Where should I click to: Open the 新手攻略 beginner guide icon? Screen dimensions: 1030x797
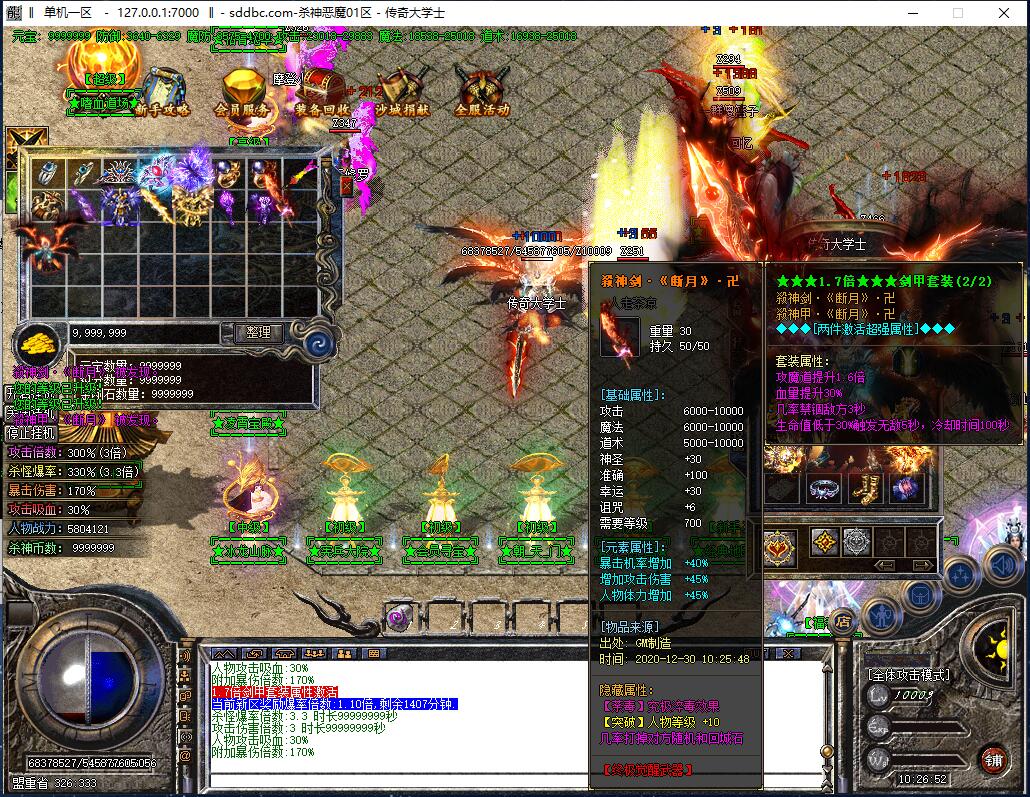pyautogui.click(x=162, y=92)
